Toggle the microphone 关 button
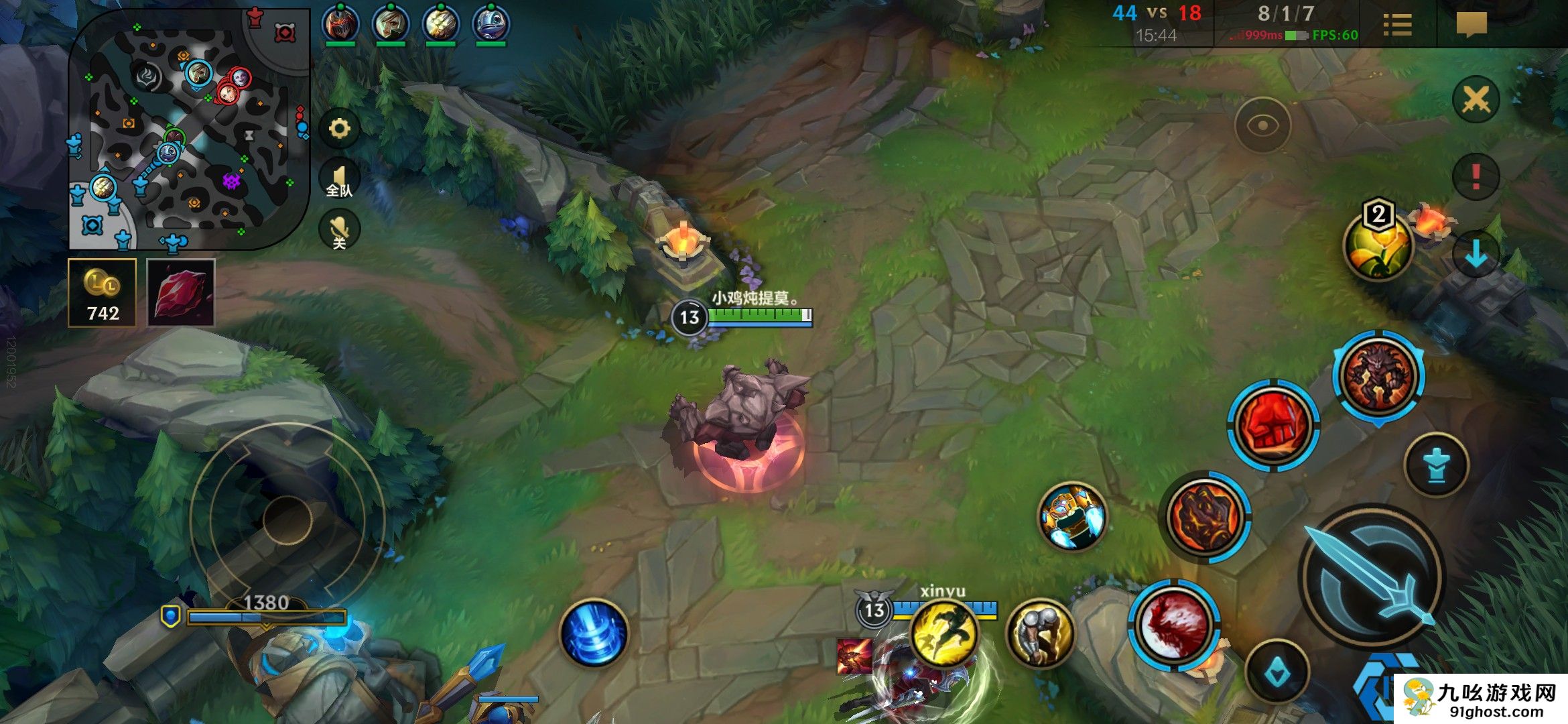The width and height of the screenshot is (1568, 724). (x=339, y=231)
